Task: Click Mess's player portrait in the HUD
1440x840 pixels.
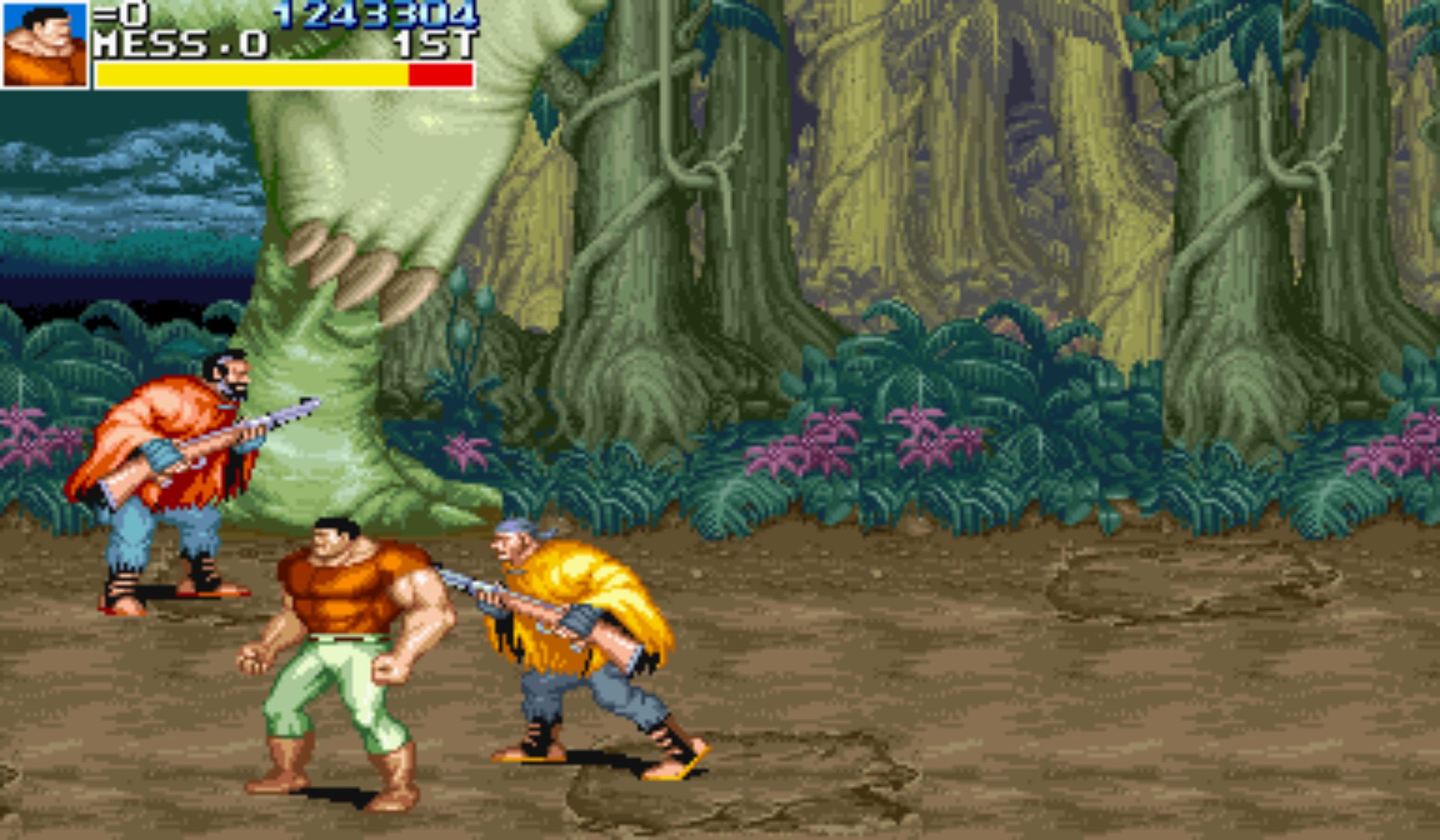Action: (x=45, y=44)
